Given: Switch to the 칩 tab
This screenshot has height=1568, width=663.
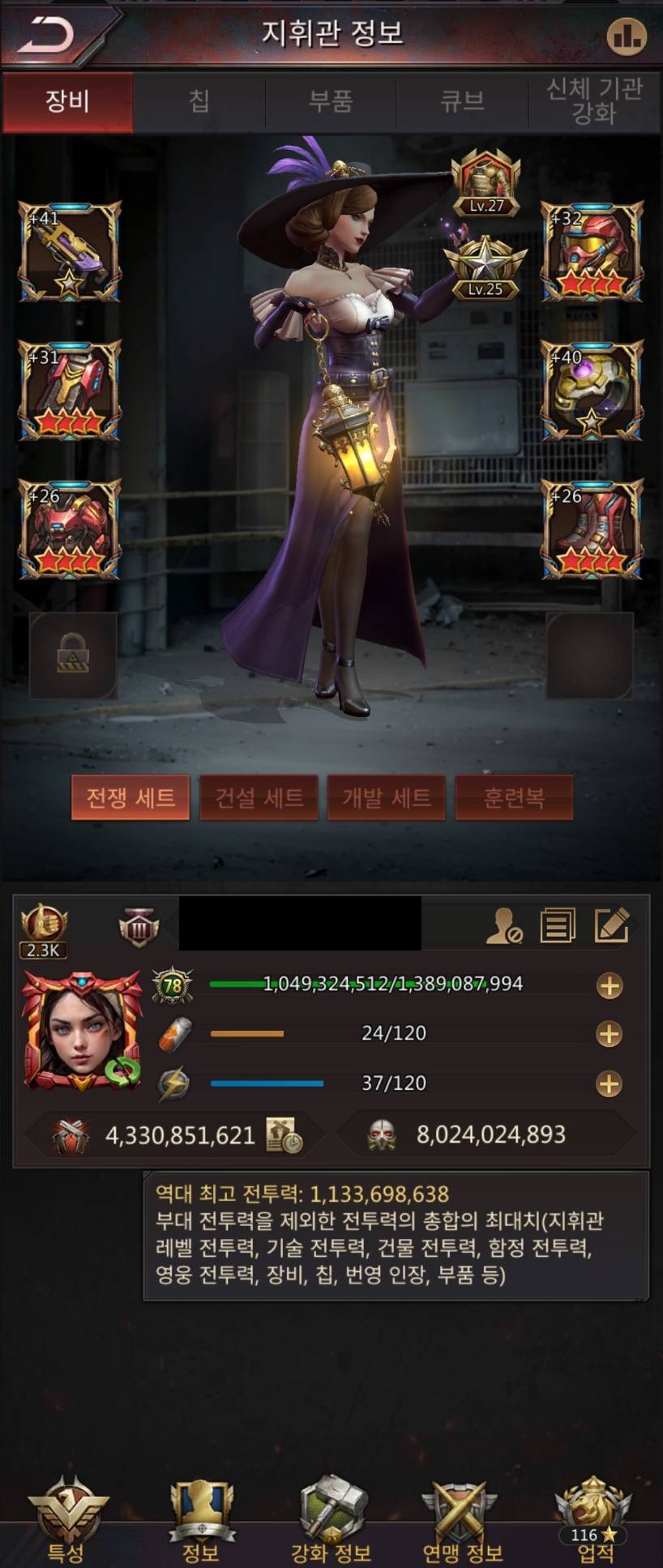Looking at the screenshot, I should coord(199,101).
